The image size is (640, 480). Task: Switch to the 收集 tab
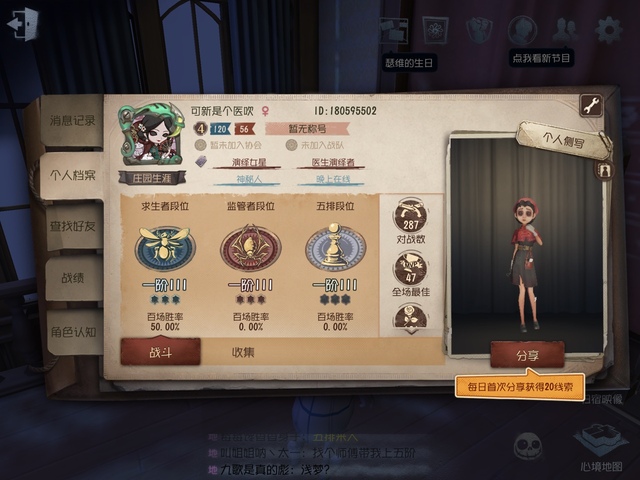243,352
